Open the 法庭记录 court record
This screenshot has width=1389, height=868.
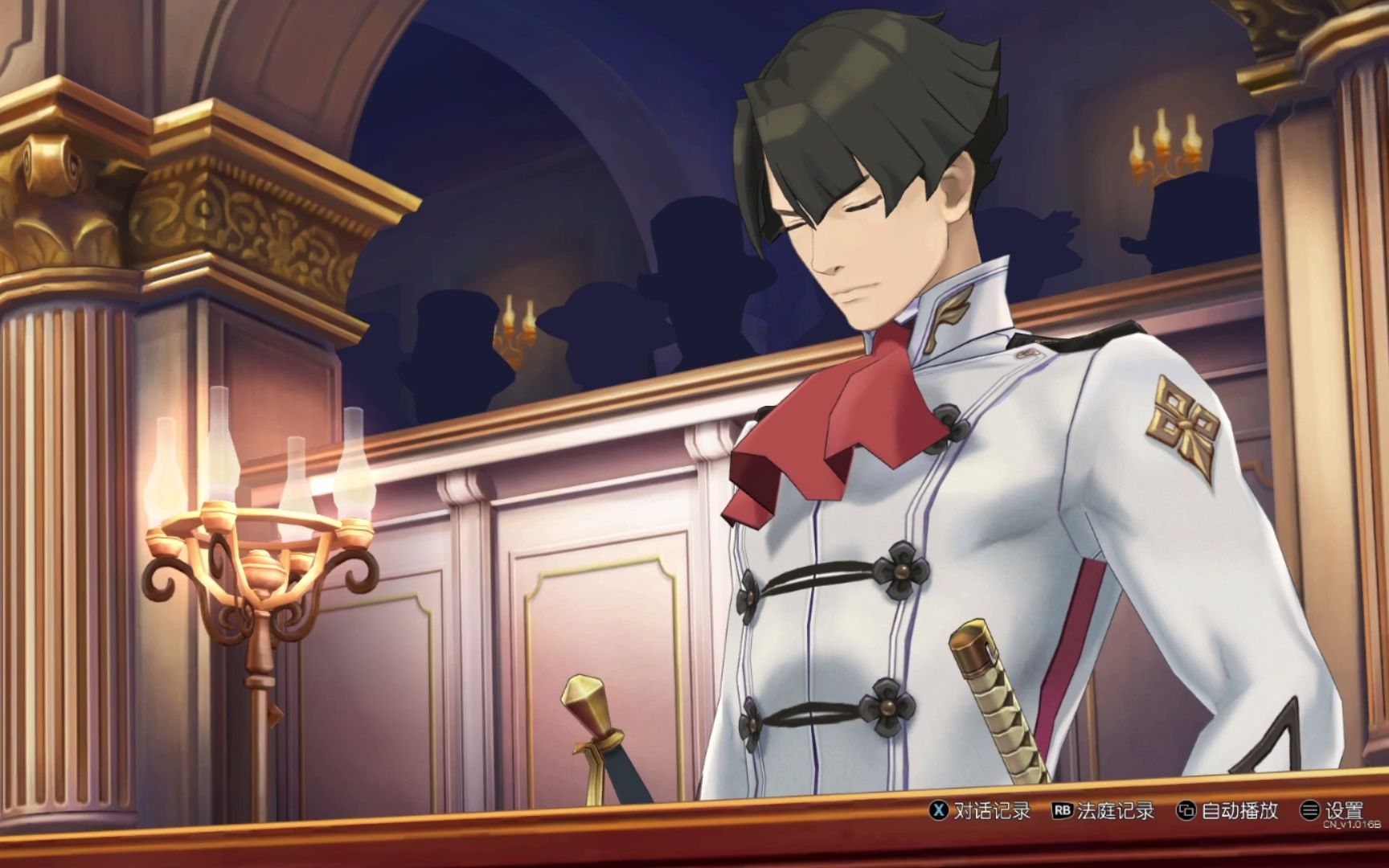coord(1104,810)
